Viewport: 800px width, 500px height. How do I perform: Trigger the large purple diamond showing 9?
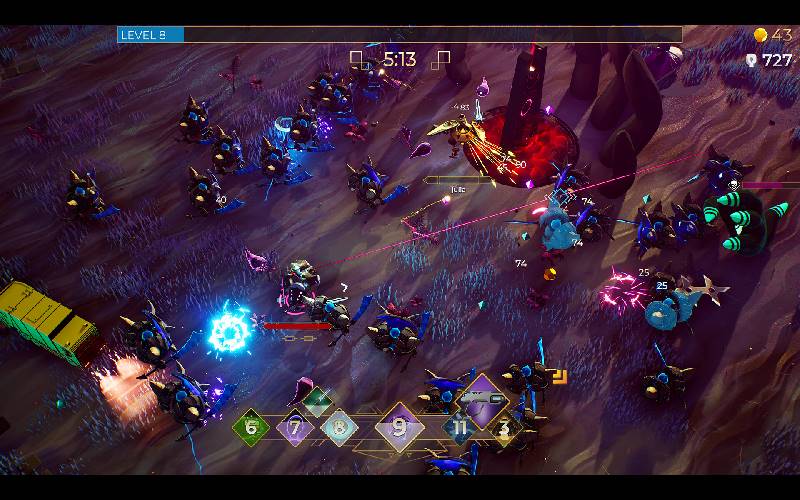pos(399,428)
